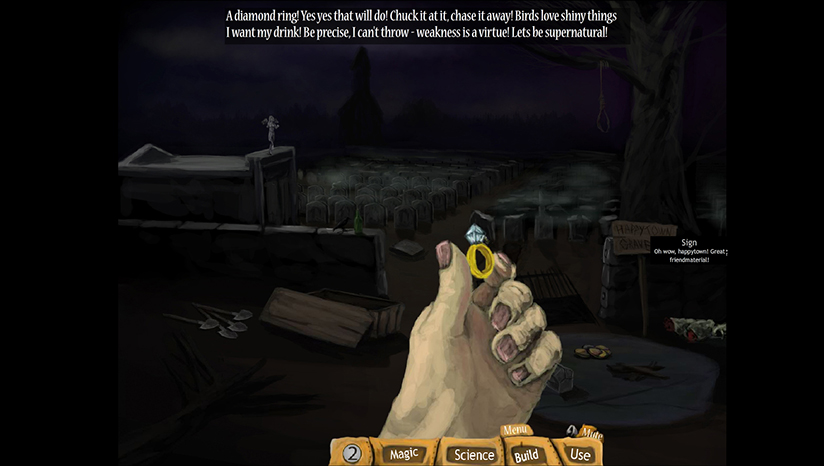Activate the Use action button
824x466 pixels.
point(580,454)
